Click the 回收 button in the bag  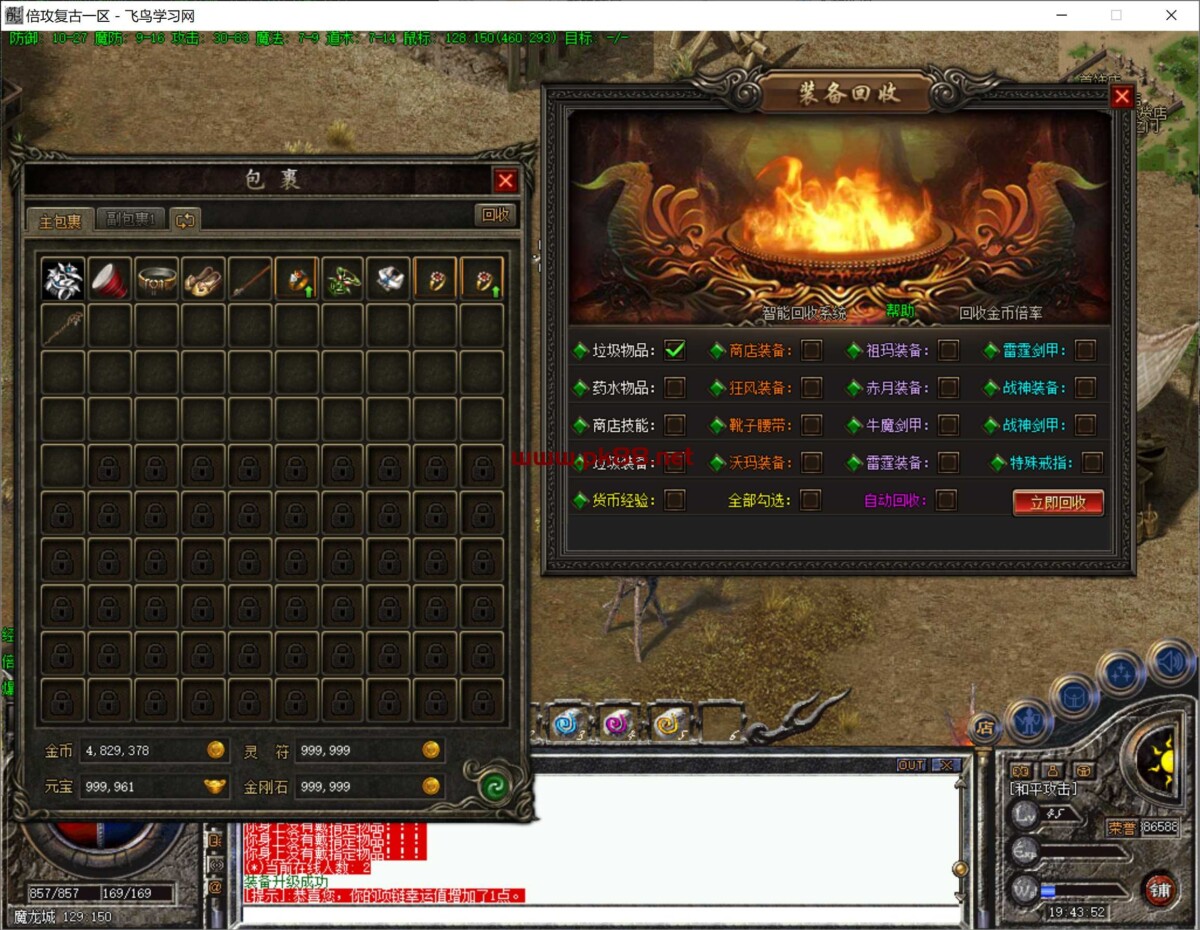(x=495, y=214)
